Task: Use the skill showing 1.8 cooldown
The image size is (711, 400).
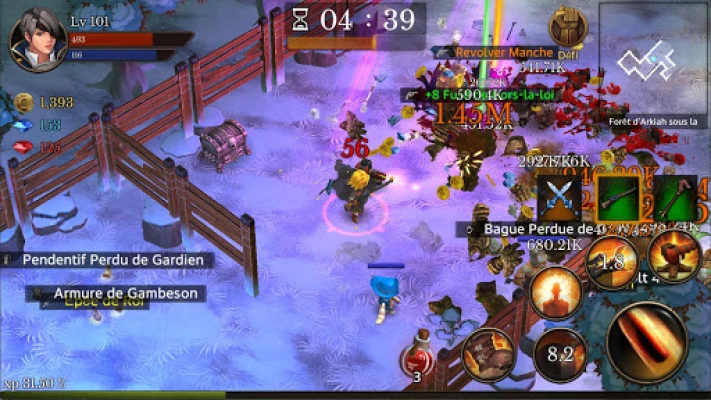Action: coord(613,262)
